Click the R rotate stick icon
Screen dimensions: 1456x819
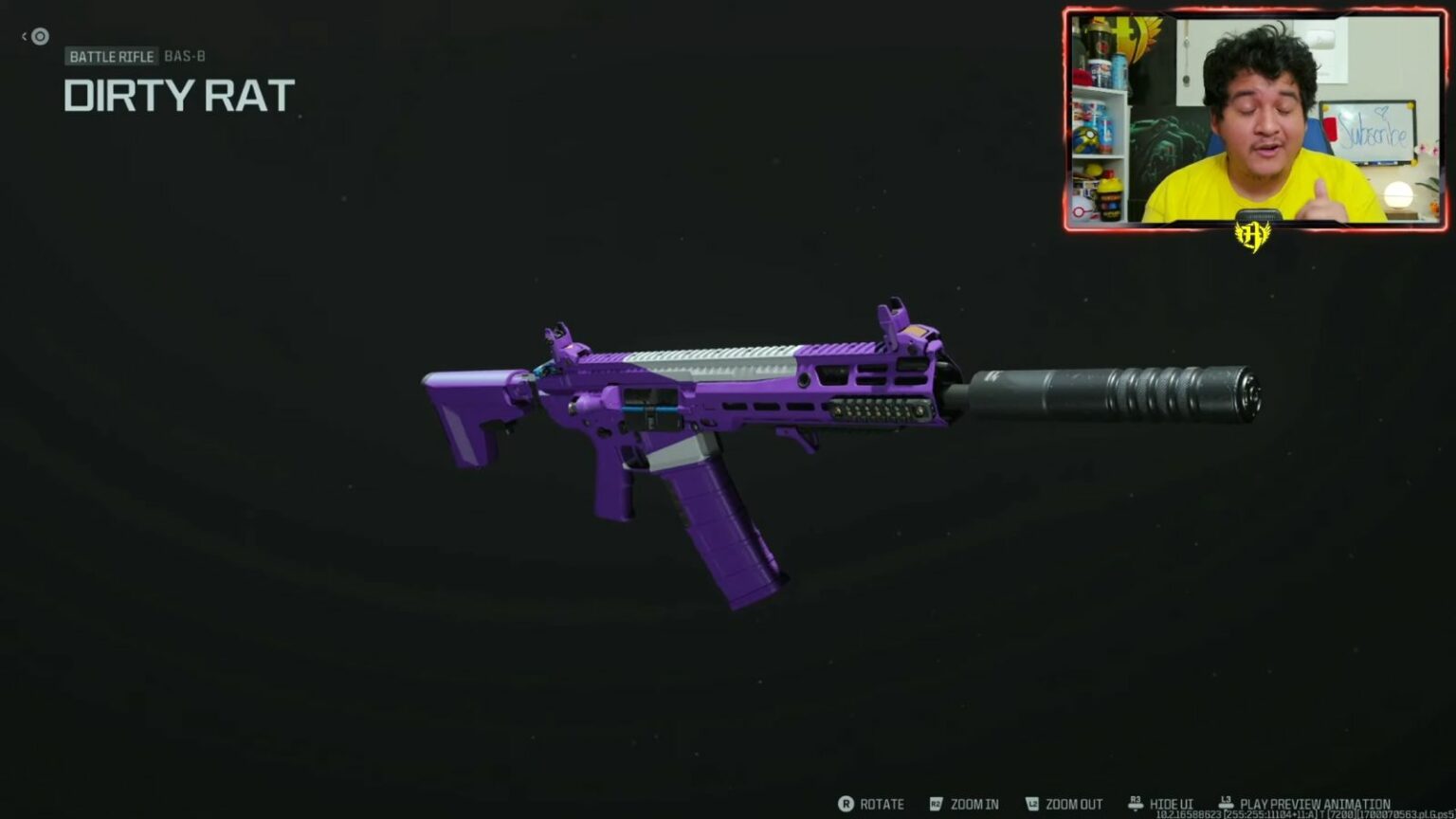[846, 804]
